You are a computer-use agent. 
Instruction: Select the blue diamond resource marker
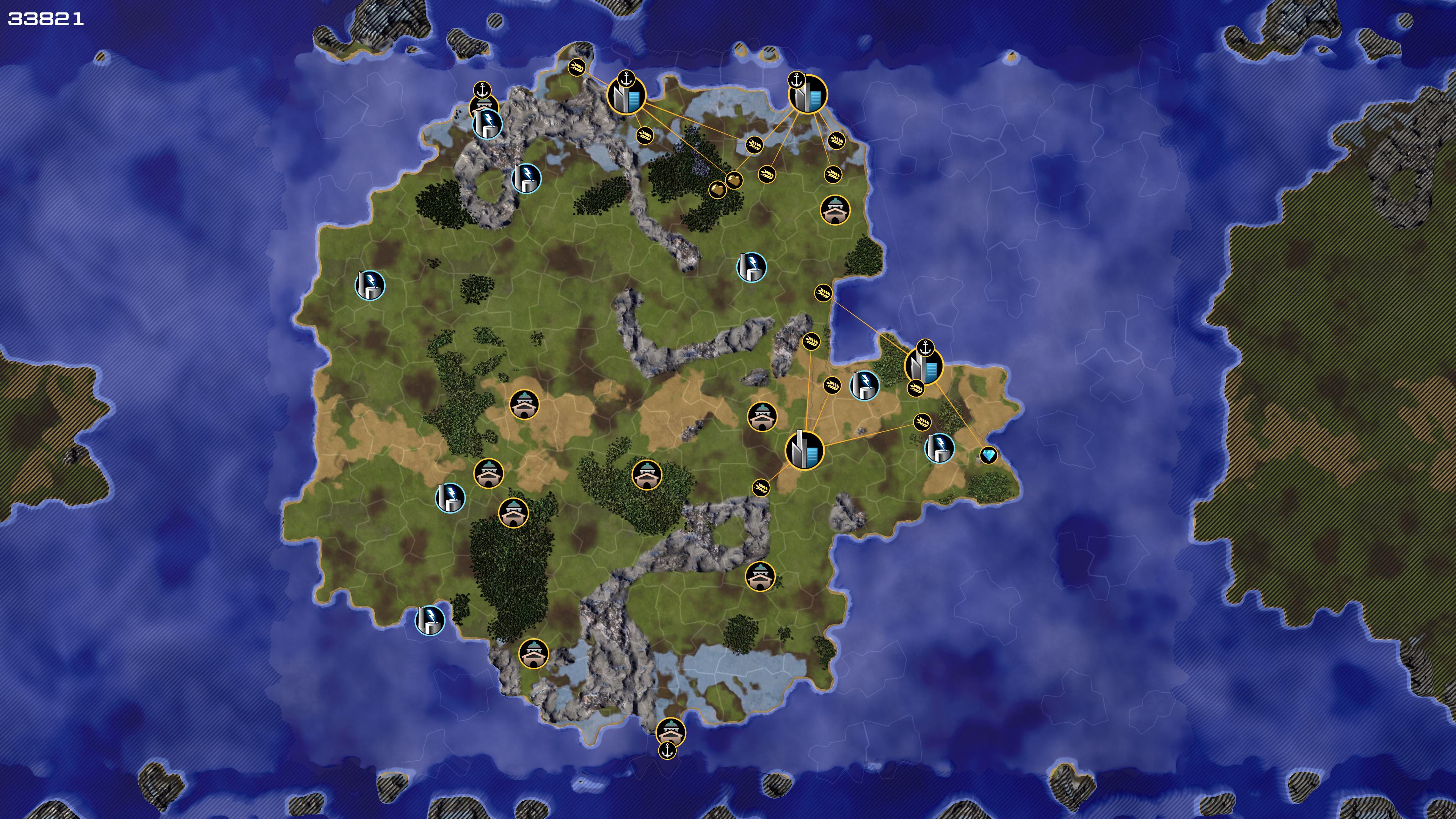tap(988, 455)
